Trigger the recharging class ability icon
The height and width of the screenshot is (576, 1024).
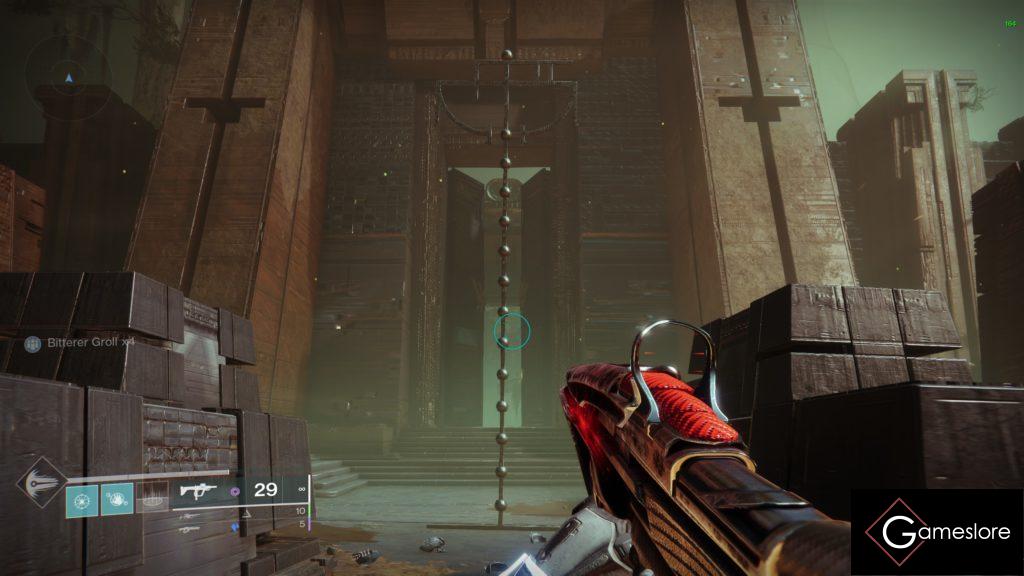coord(152,498)
